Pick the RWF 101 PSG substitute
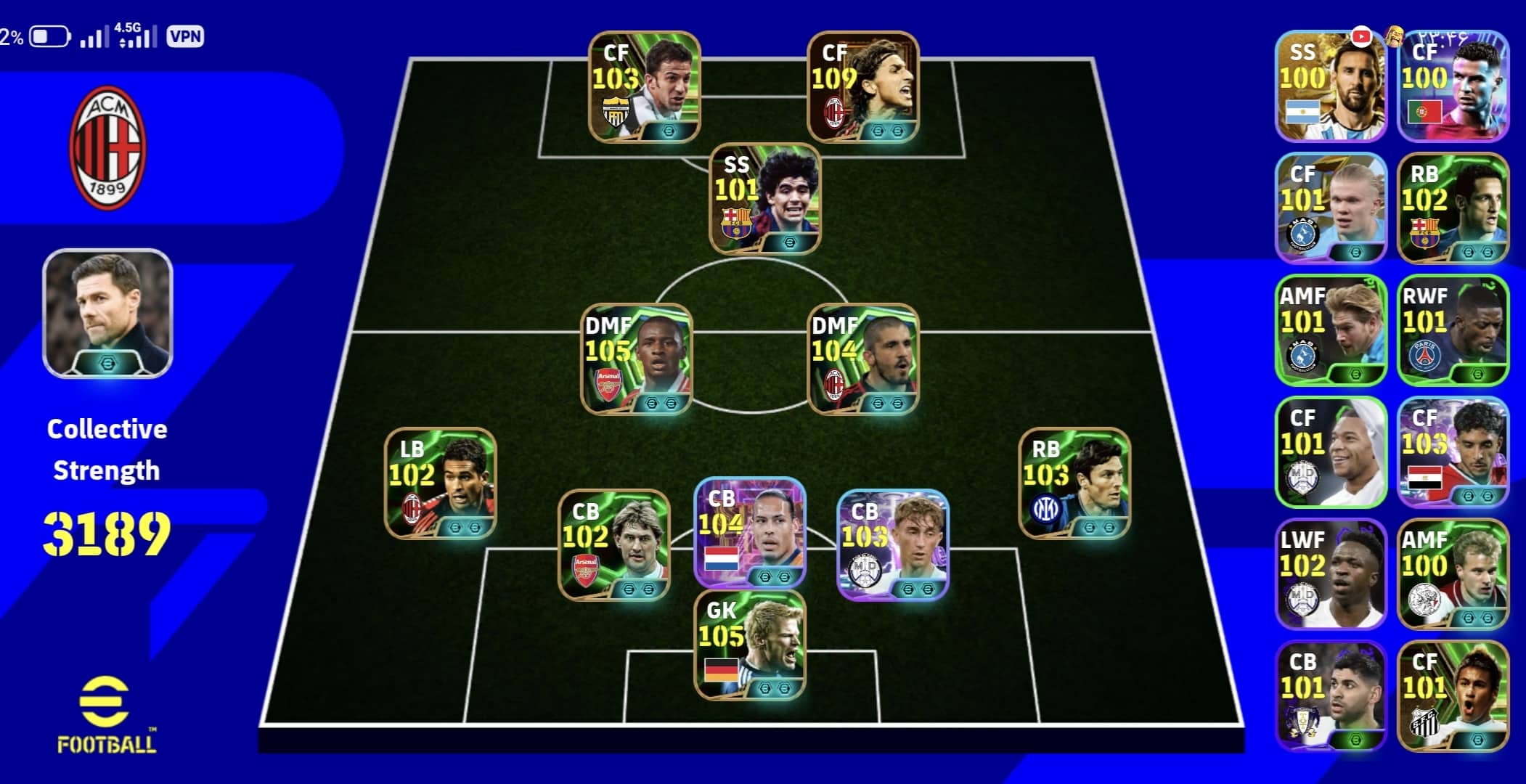This screenshot has height=784, width=1526. (x=1452, y=330)
